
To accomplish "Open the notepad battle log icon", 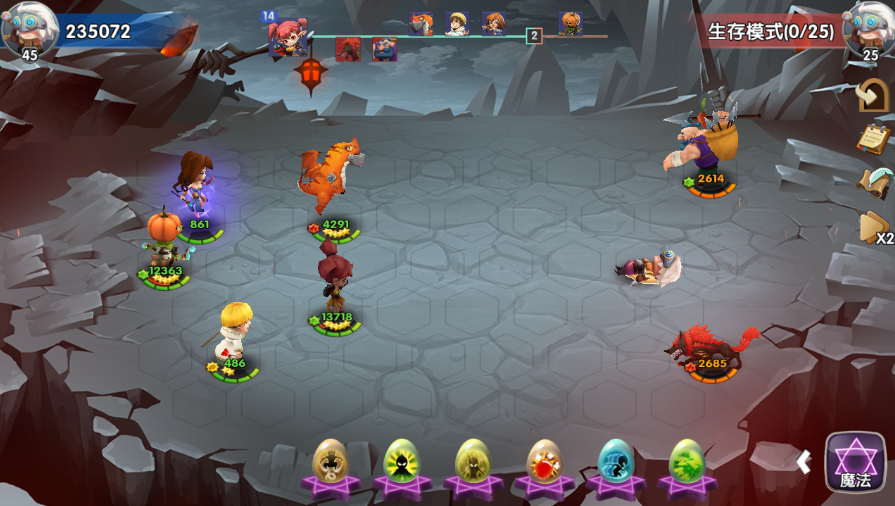I will click(873, 138).
